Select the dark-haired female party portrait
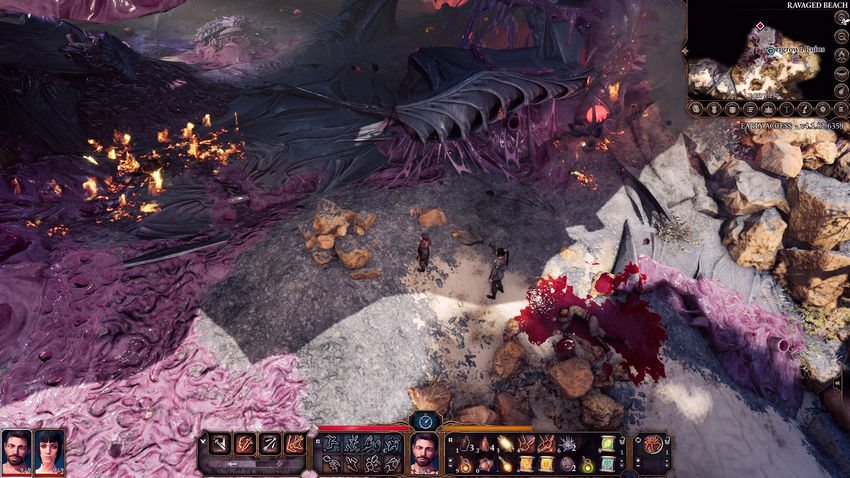 (50, 451)
